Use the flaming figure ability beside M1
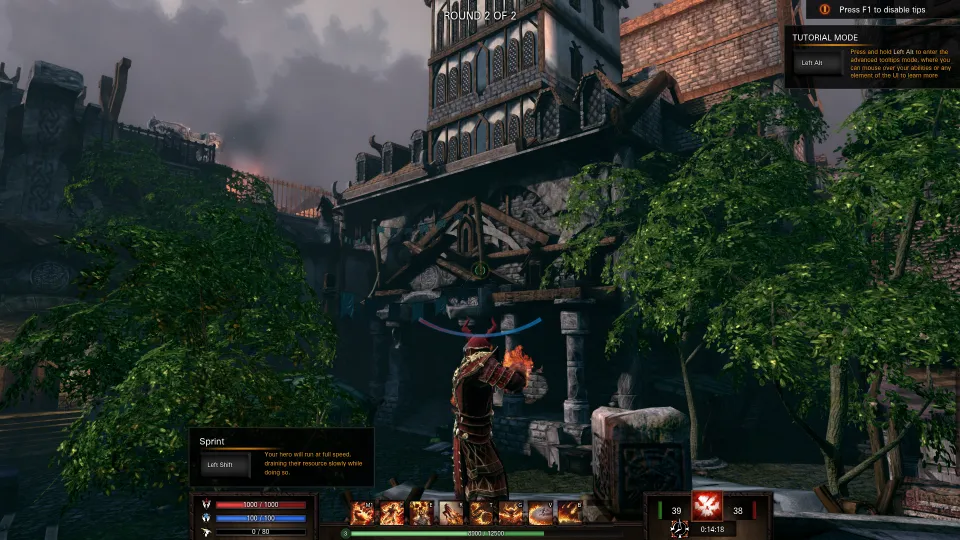Screen dimensions: 960x540 (x=392, y=513)
